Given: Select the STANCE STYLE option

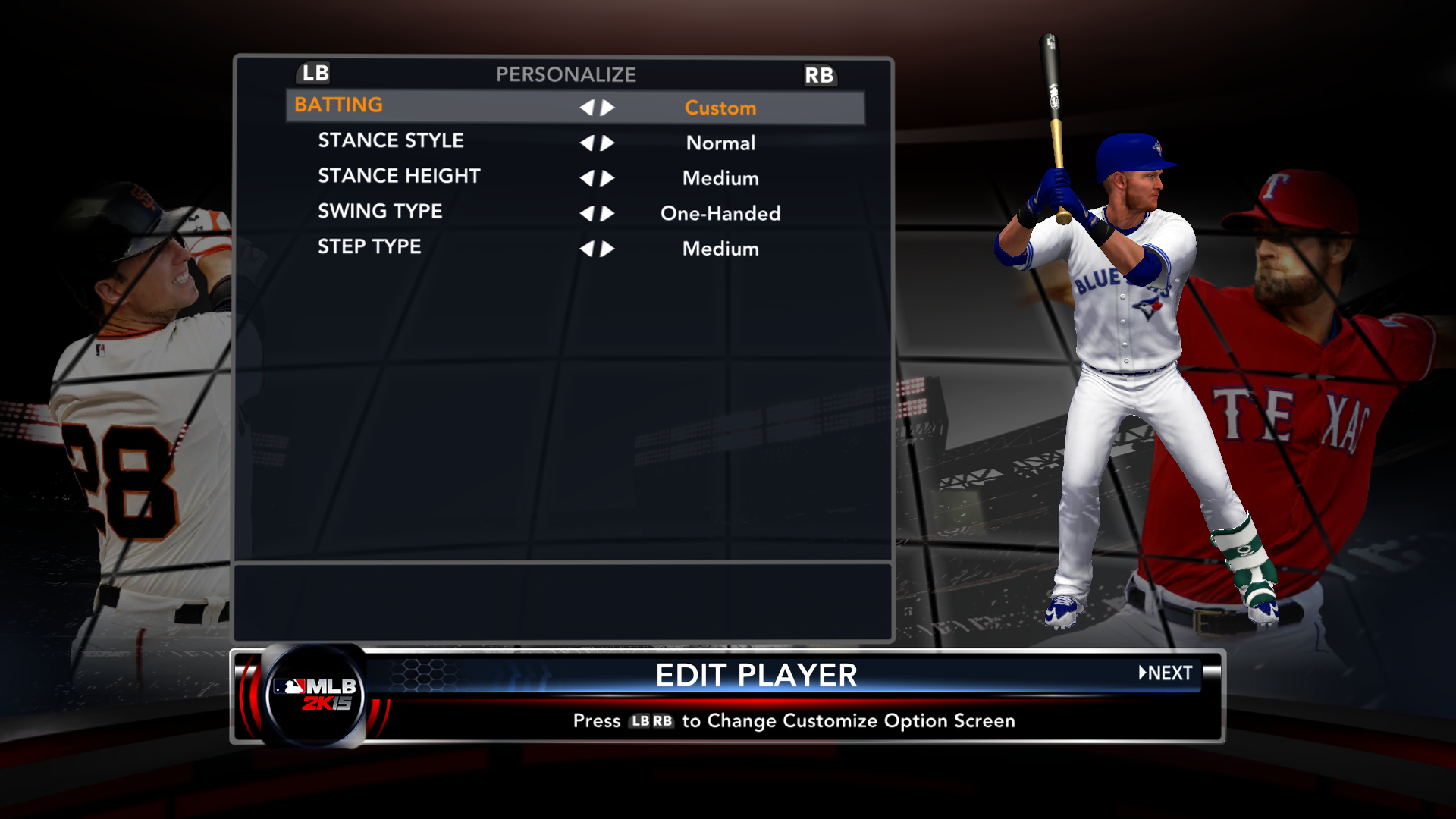Looking at the screenshot, I should 391,141.
